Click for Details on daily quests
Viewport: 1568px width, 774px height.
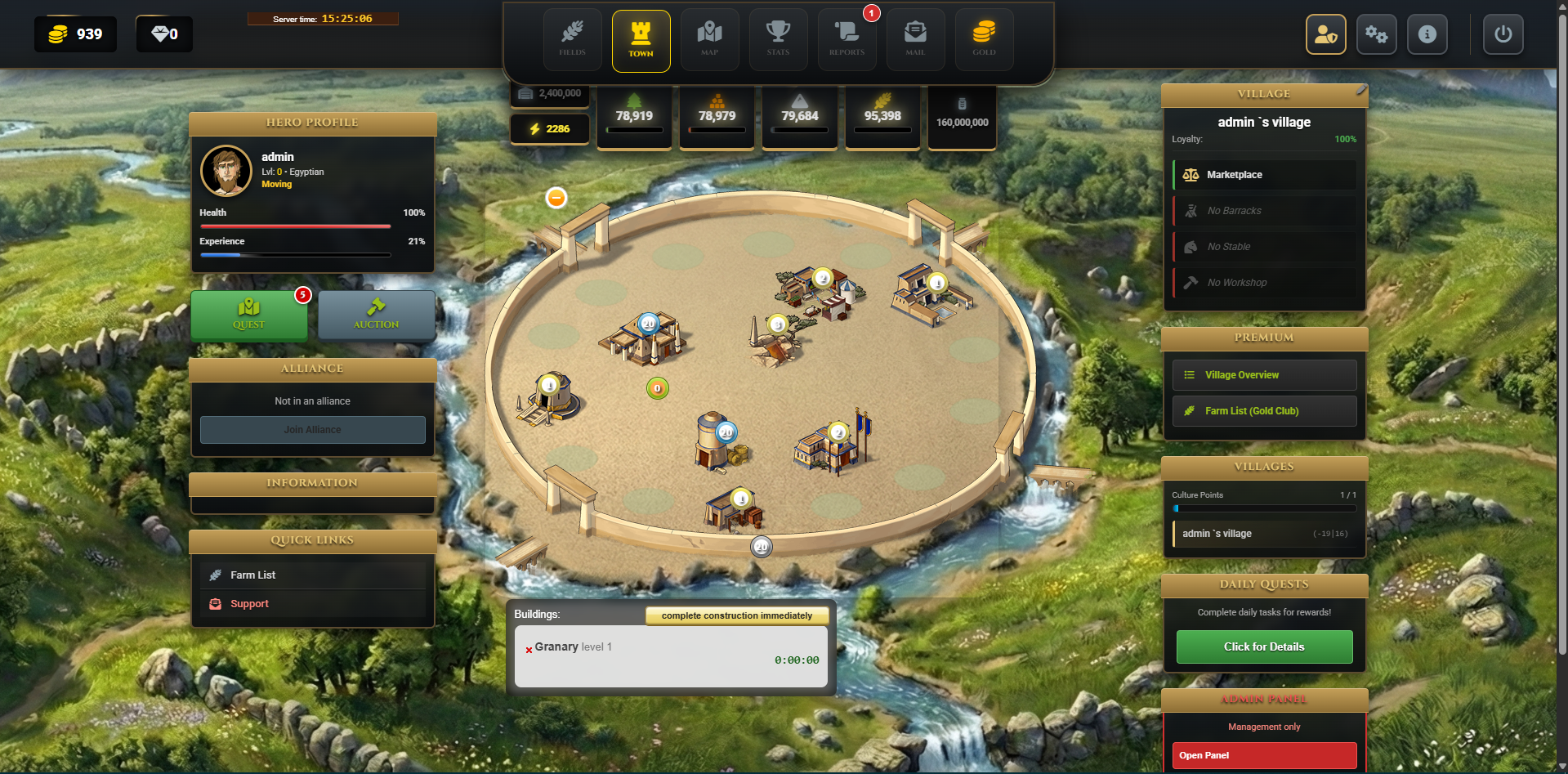pyautogui.click(x=1264, y=646)
